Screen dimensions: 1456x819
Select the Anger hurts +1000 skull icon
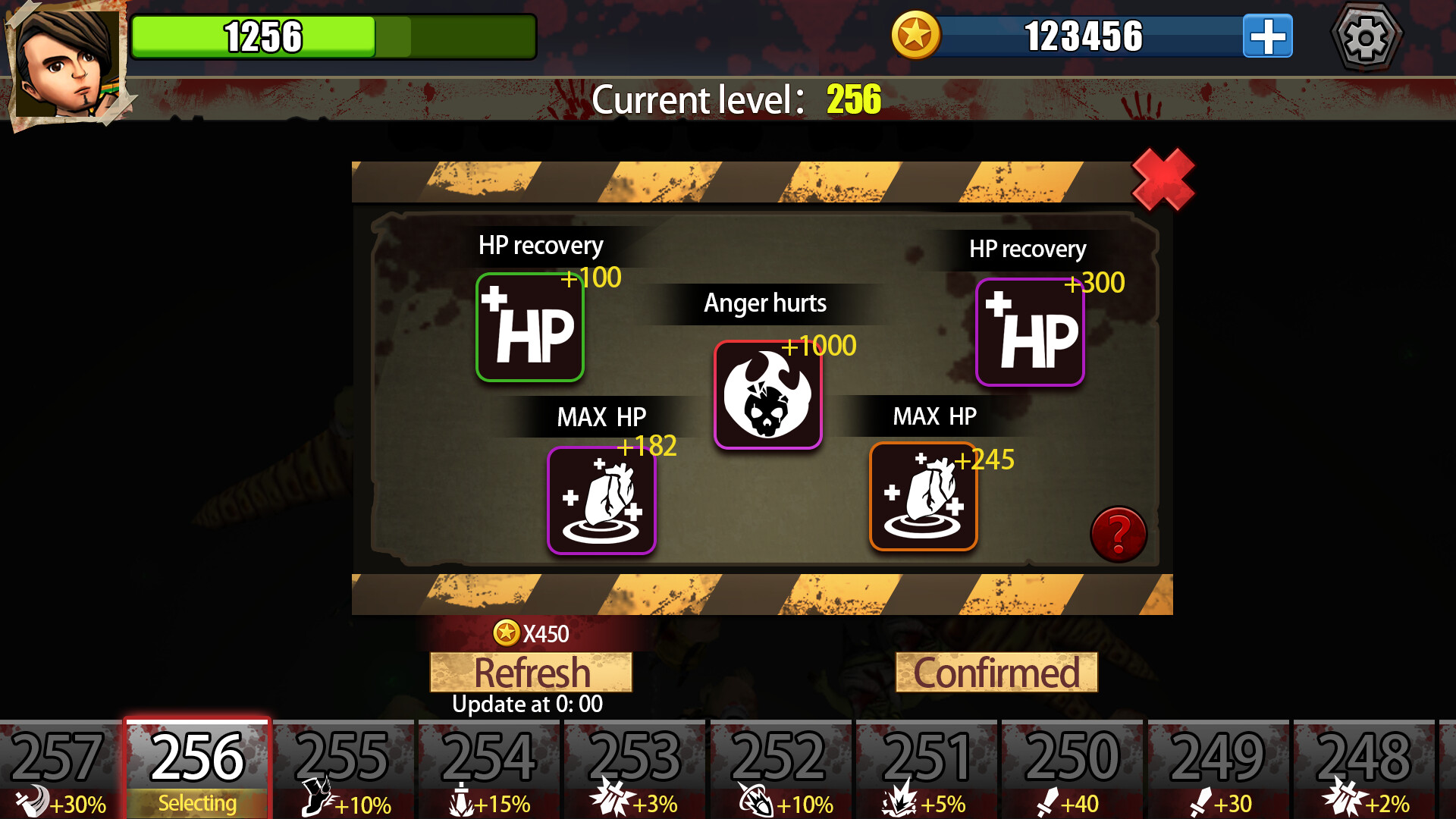[x=768, y=395]
